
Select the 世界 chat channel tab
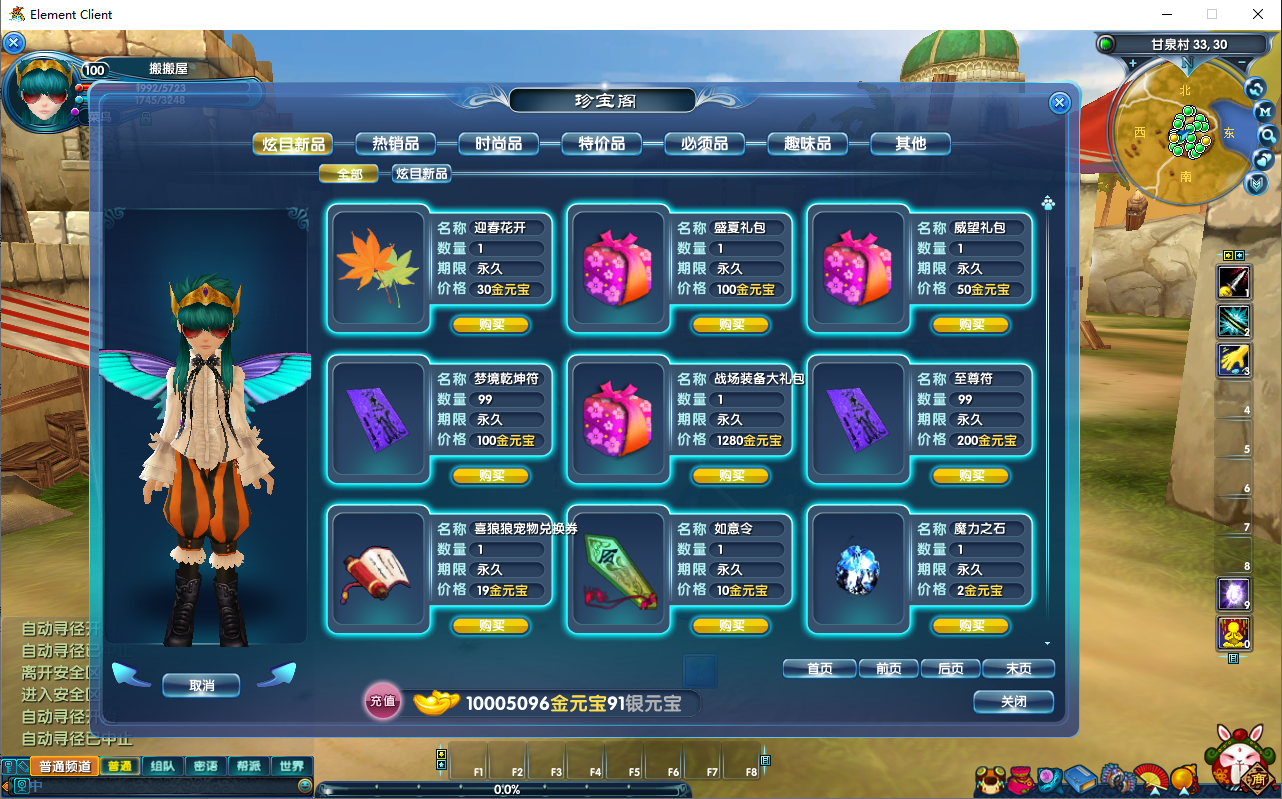coord(292,766)
